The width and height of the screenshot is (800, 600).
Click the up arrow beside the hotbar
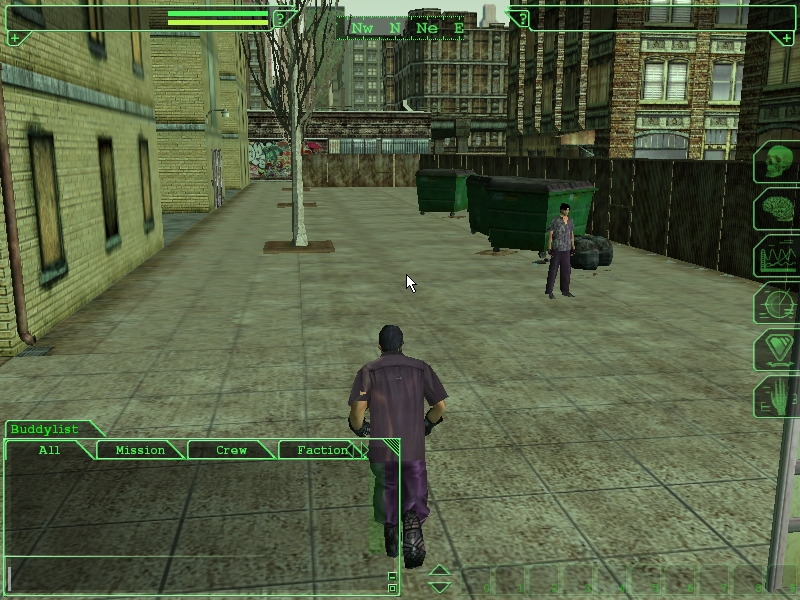(x=440, y=571)
